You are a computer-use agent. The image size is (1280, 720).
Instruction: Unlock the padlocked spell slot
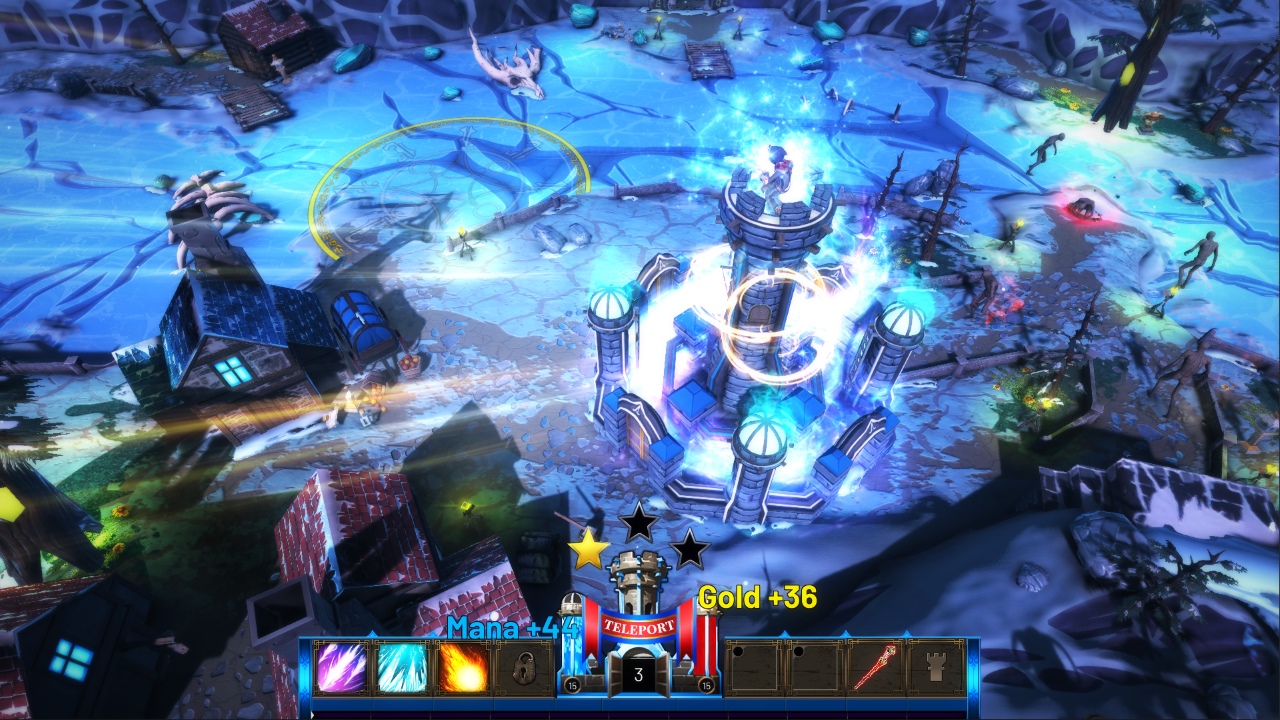pos(524,669)
